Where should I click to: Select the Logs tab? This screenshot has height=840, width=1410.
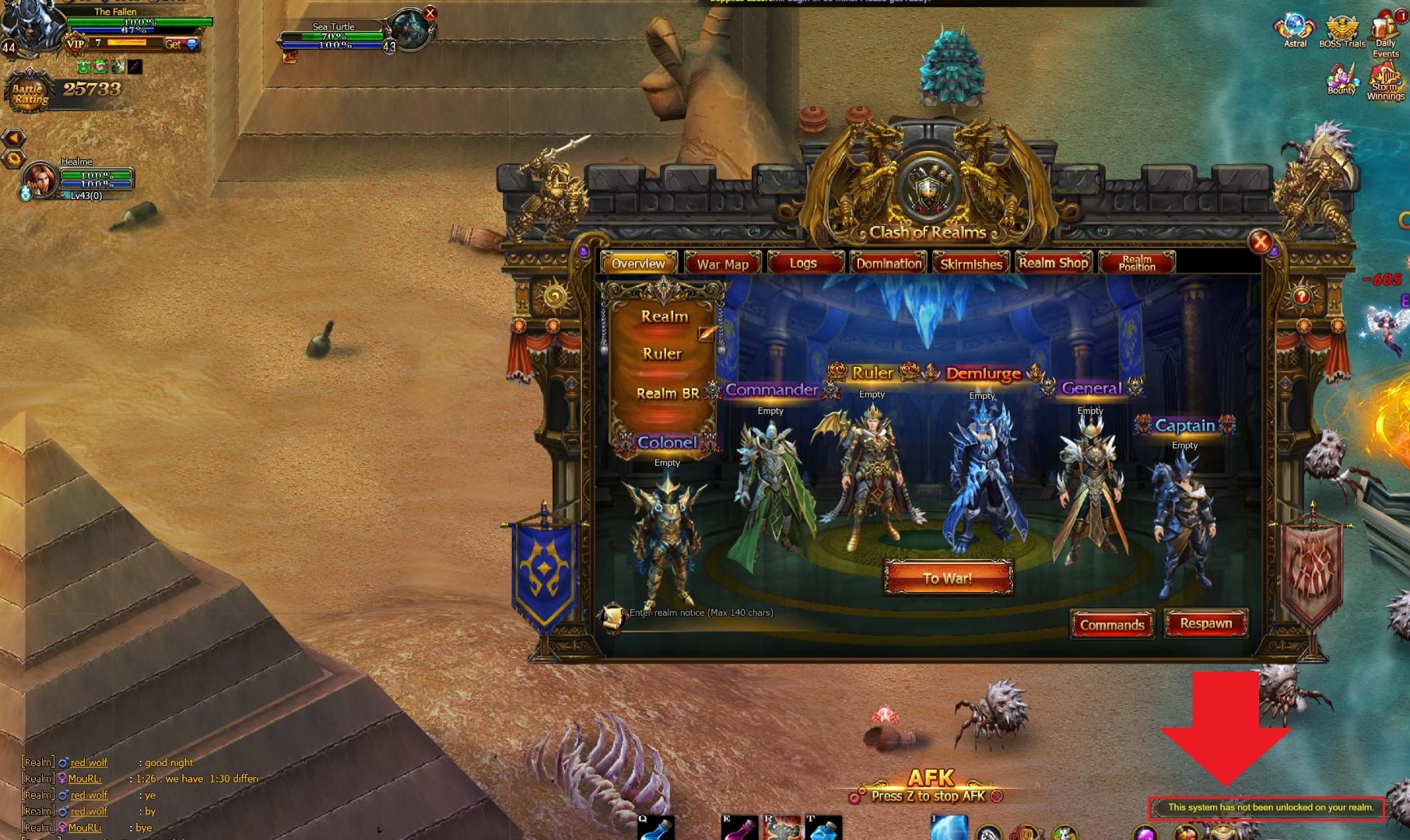(x=803, y=264)
